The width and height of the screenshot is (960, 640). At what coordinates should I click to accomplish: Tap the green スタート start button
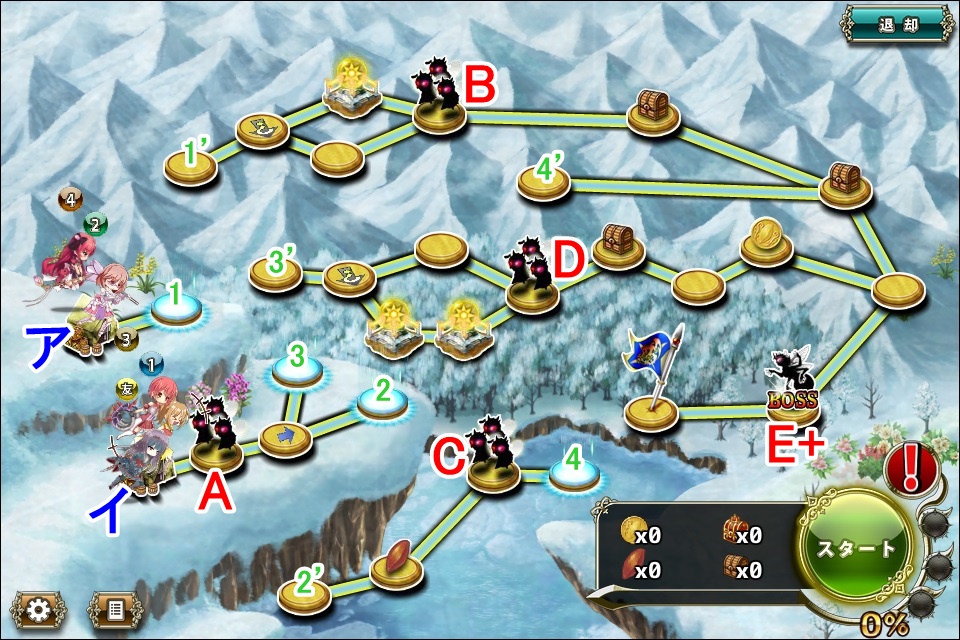point(857,549)
